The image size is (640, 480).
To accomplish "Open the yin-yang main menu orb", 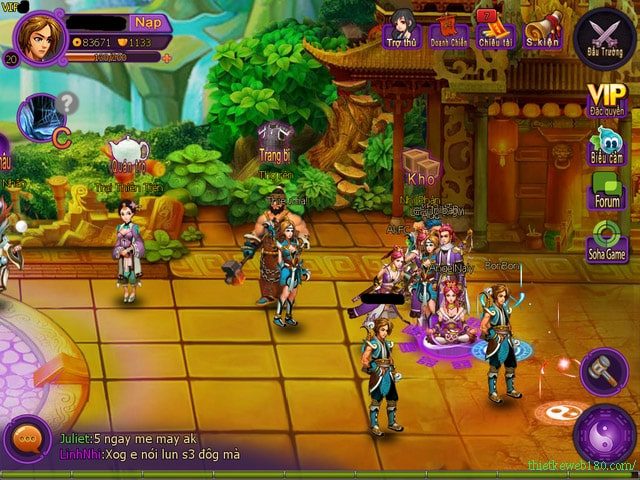I will coord(604,435).
